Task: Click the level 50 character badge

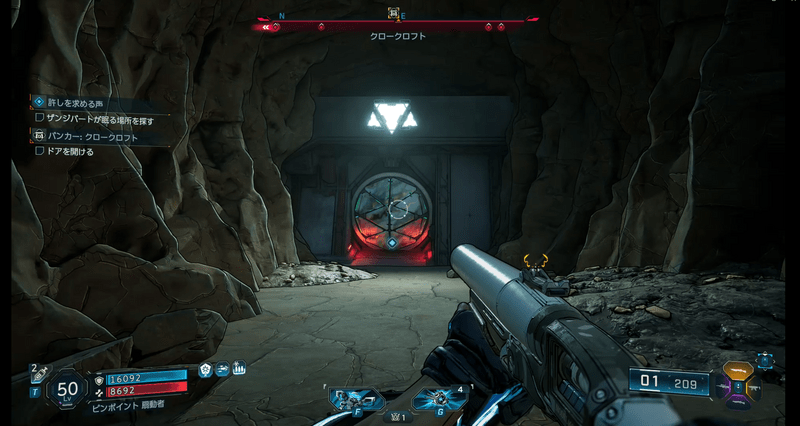Action: click(x=68, y=388)
